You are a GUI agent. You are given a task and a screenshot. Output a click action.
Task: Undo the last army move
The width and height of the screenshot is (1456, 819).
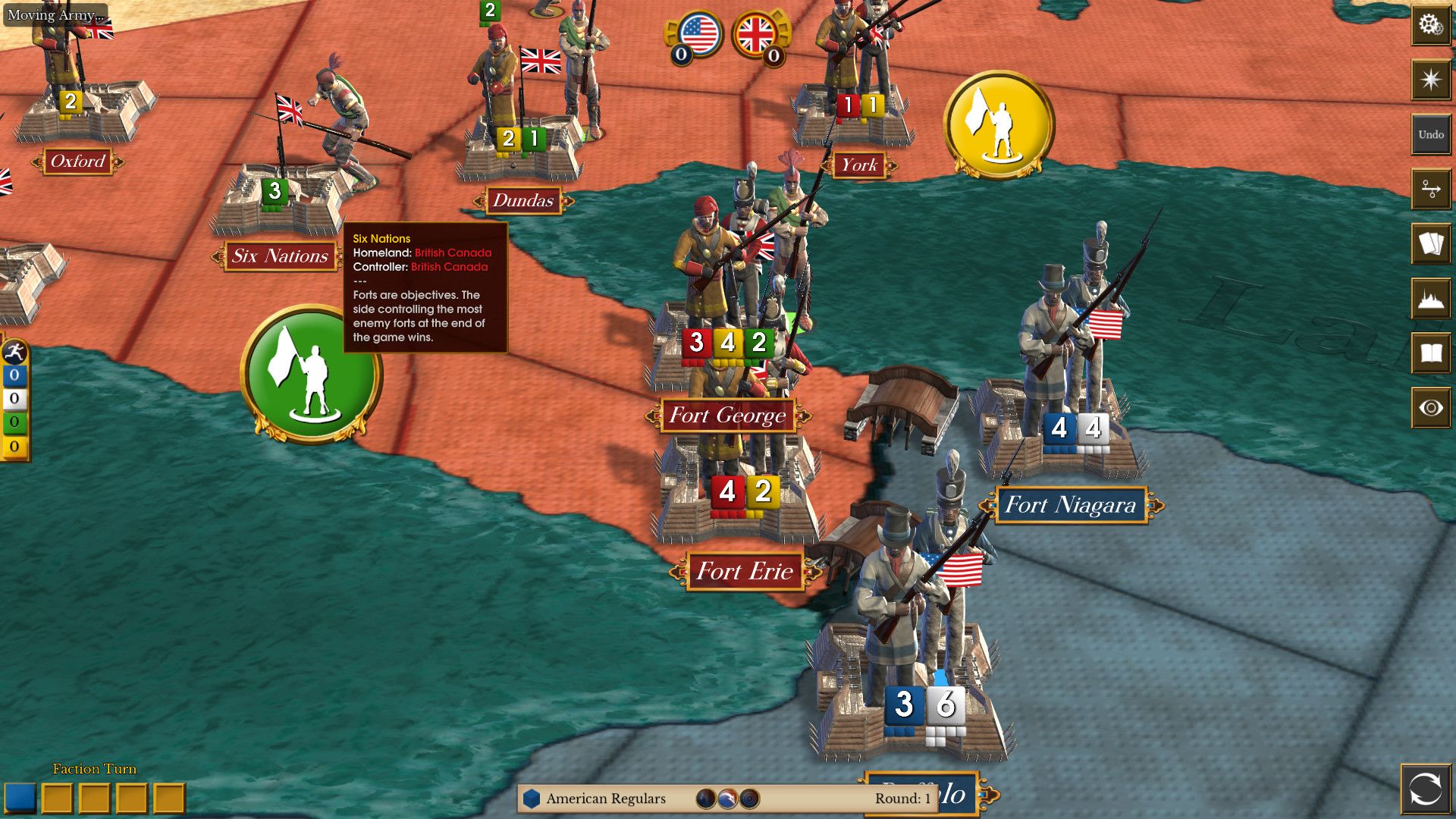coord(1430,134)
